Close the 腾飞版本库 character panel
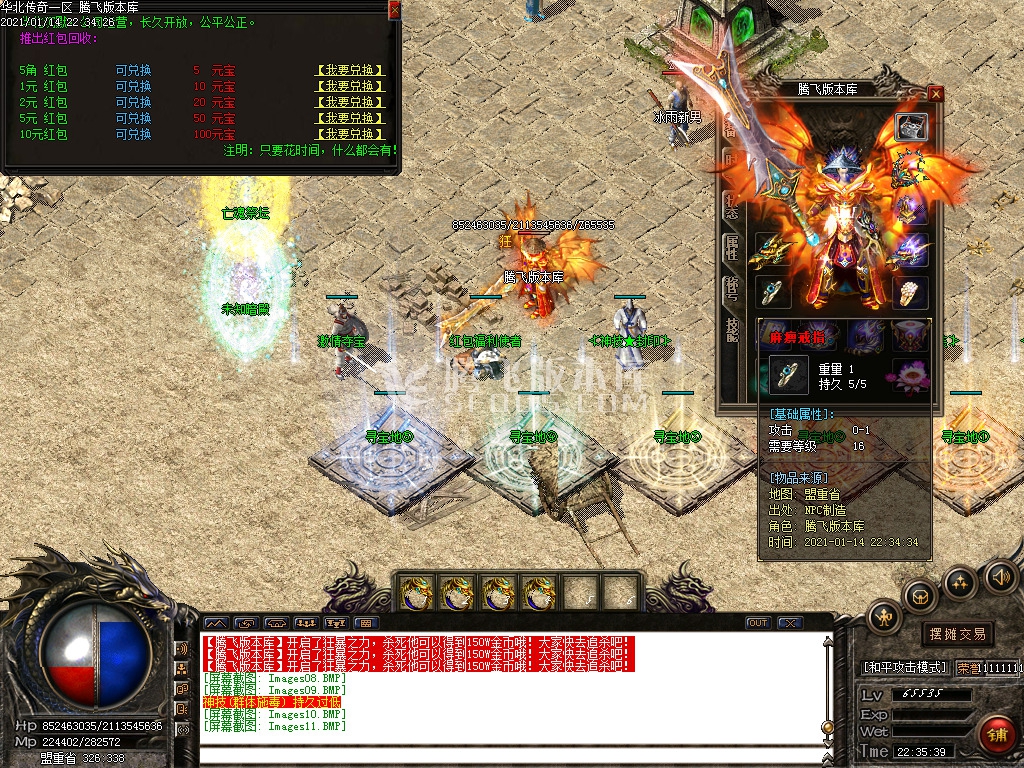Viewport: 1024px width, 768px height. [x=936, y=93]
